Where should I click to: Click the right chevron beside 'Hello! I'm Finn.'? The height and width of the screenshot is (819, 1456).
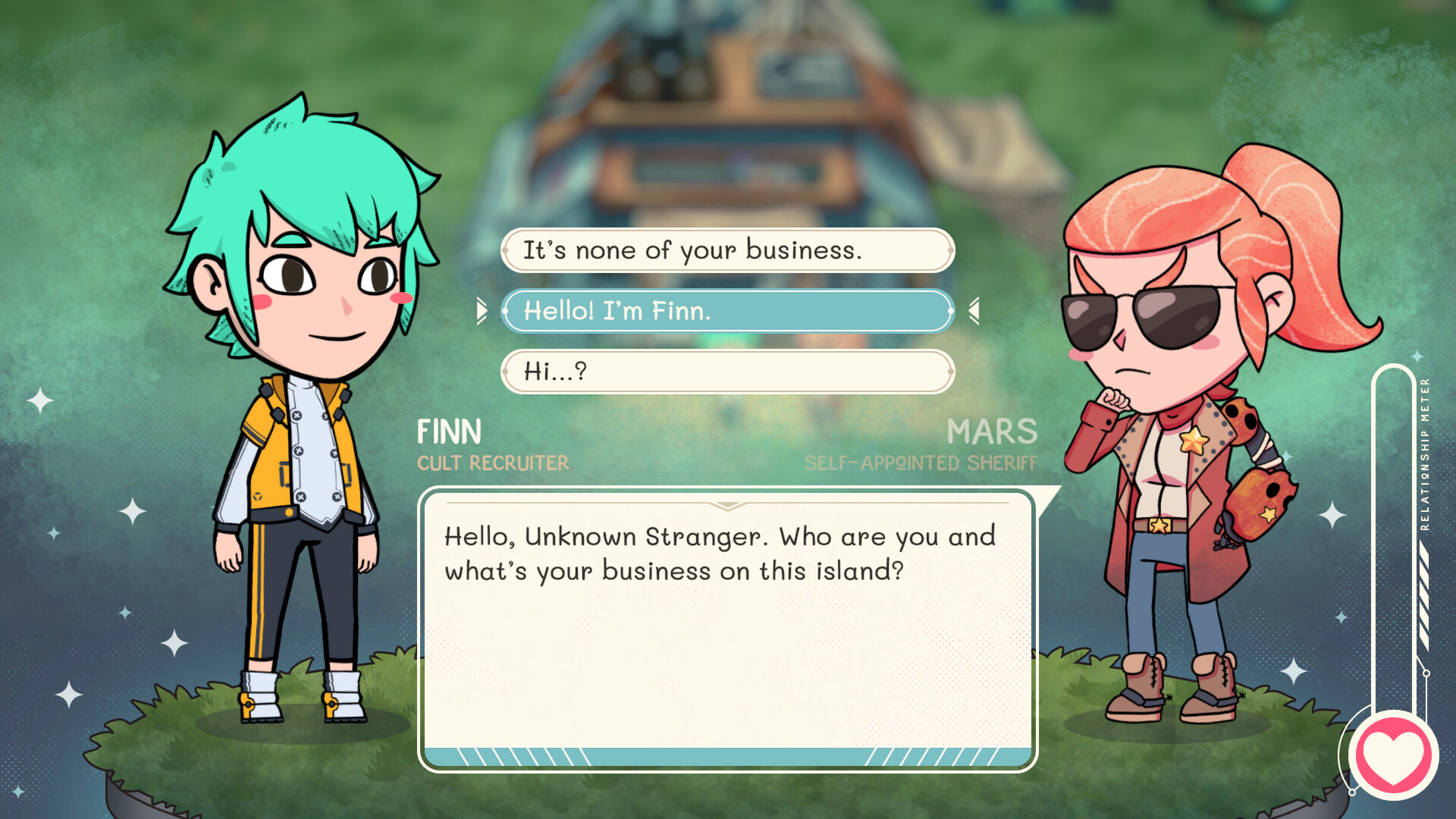[x=973, y=311]
